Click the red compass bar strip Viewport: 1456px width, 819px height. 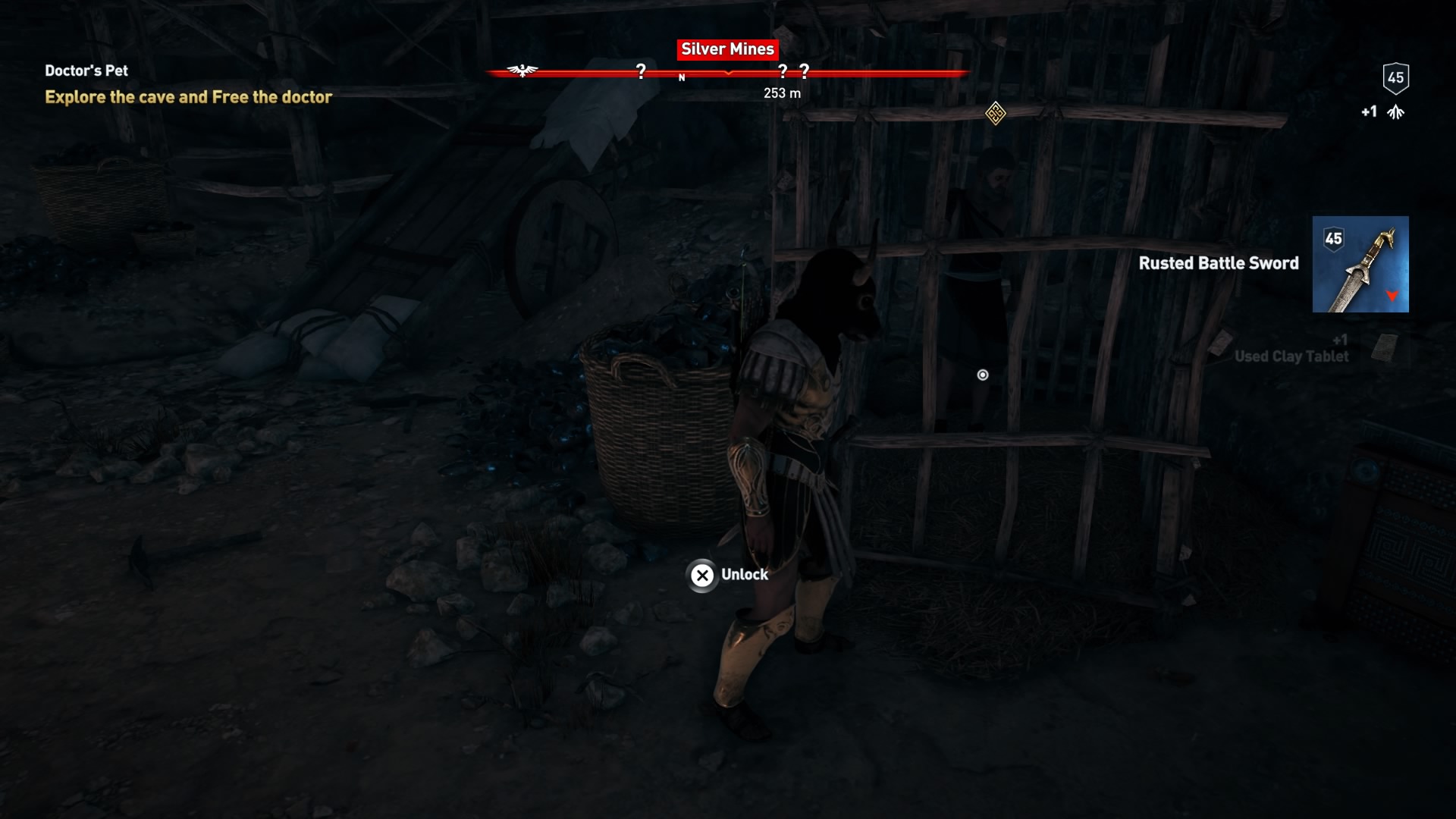[x=872, y=73]
